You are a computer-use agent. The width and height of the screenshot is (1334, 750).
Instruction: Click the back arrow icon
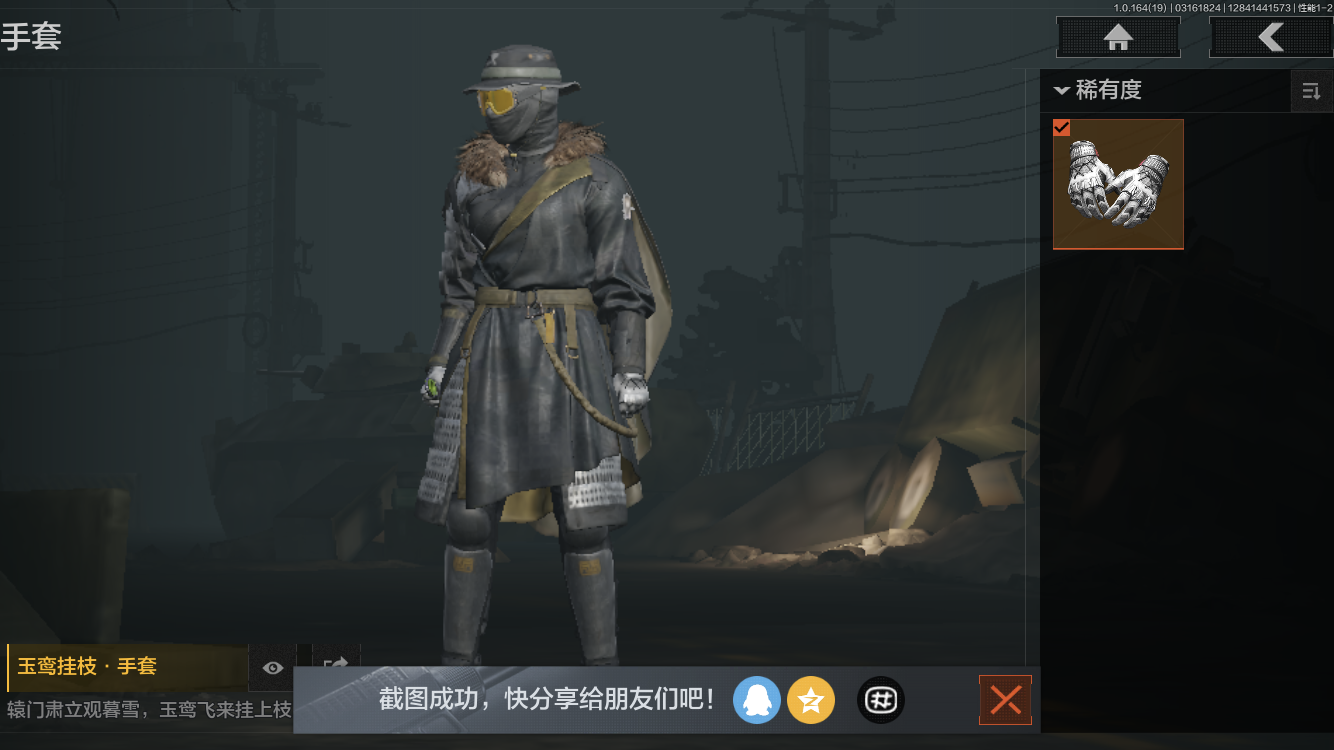click(1271, 37)
